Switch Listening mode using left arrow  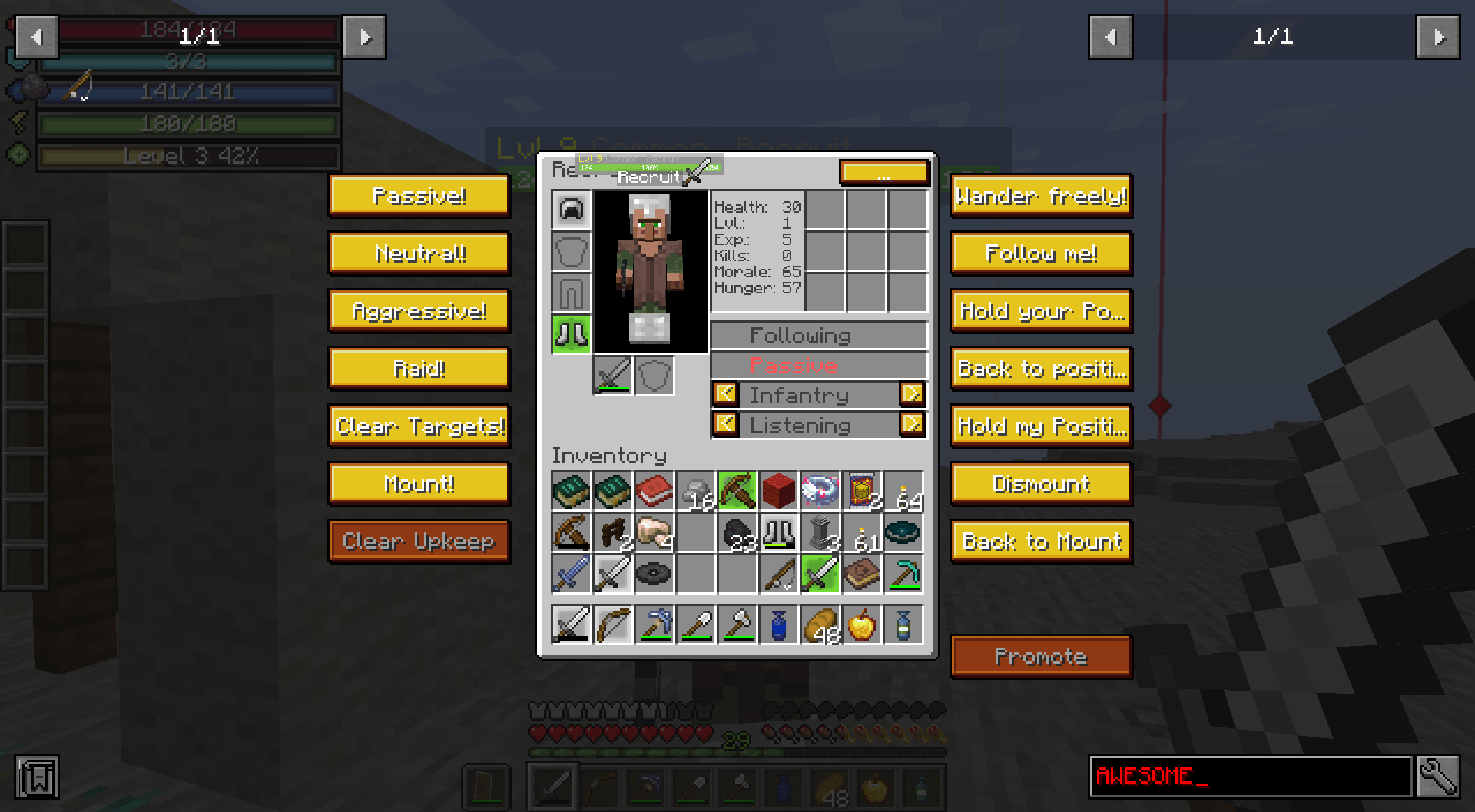(725, 424)
